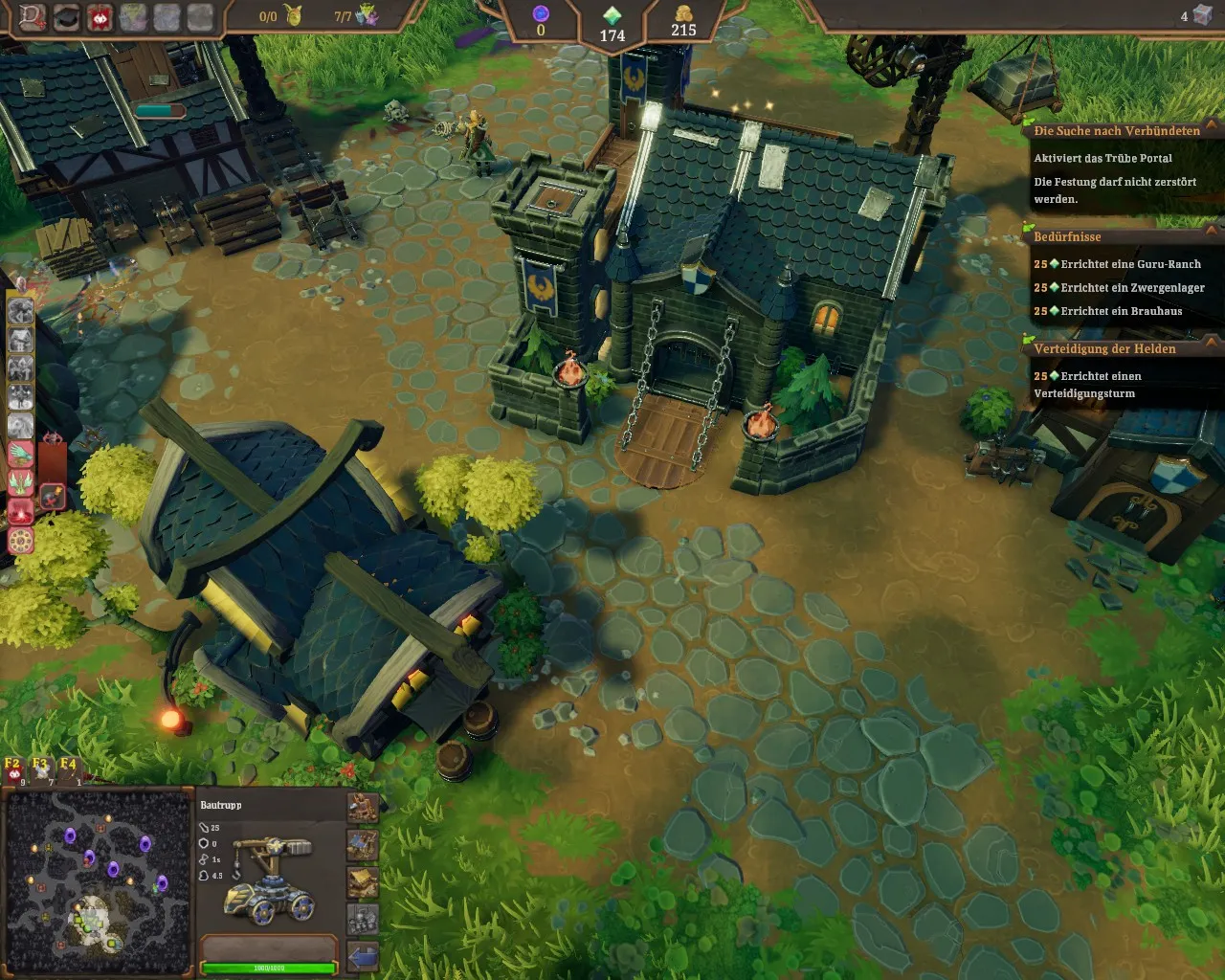Viewport: 1225px width, 980px height.
Task: Cast the green claw hand spell
Action: [x=21, y=454]
